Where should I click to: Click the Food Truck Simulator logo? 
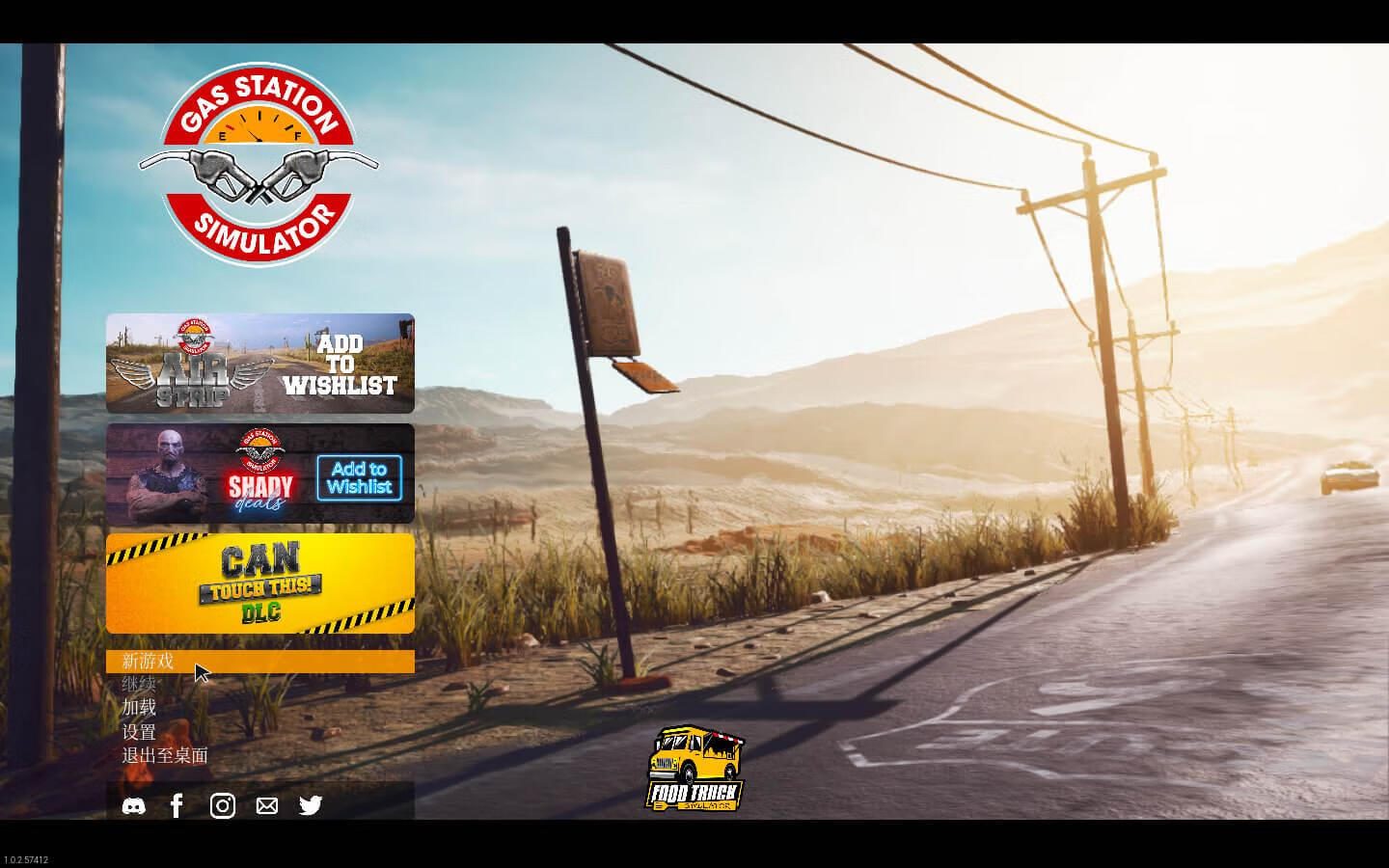coord(694,770)
